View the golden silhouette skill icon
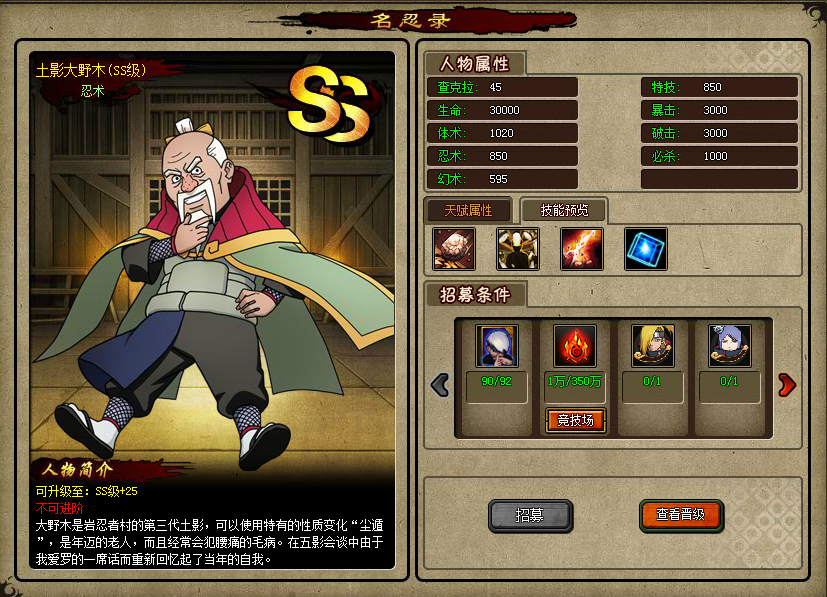 518,249
